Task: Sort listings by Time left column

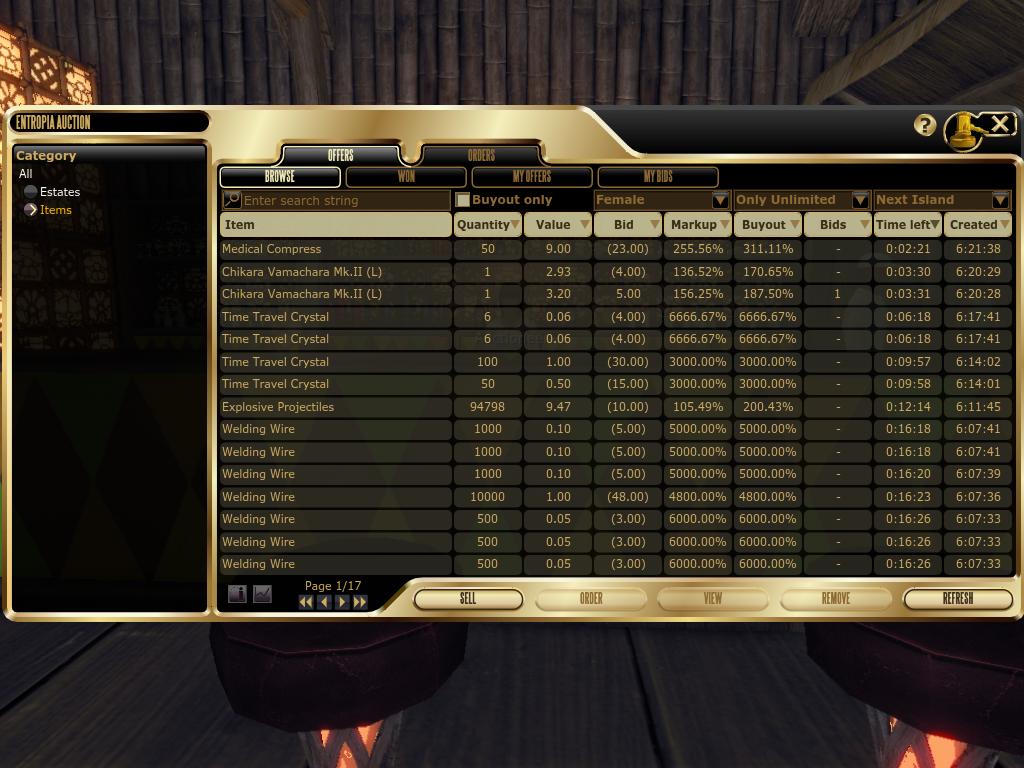Action: tap(908, 225)
